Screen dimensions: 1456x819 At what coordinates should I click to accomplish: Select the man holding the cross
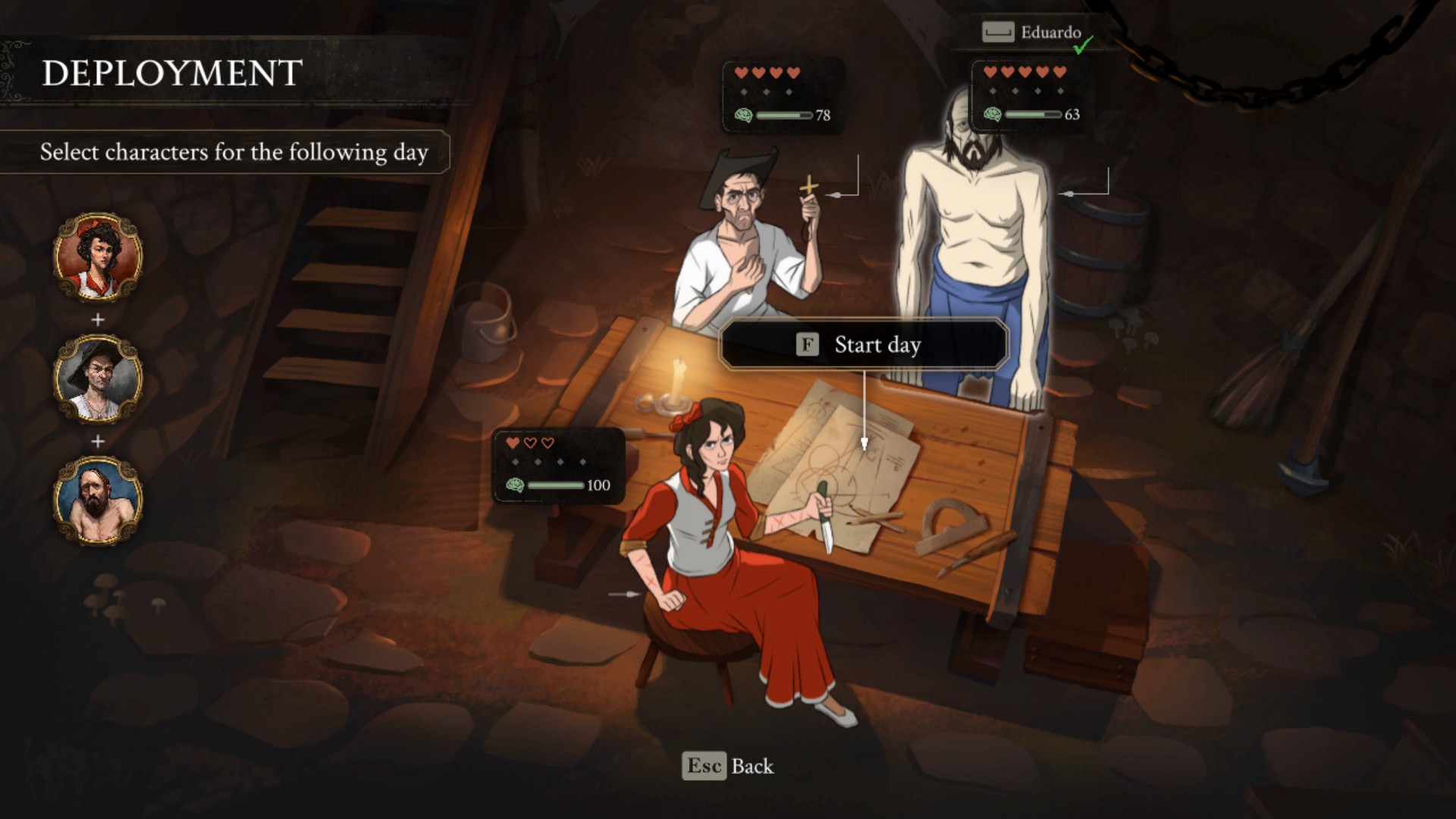tap(747, 250)
